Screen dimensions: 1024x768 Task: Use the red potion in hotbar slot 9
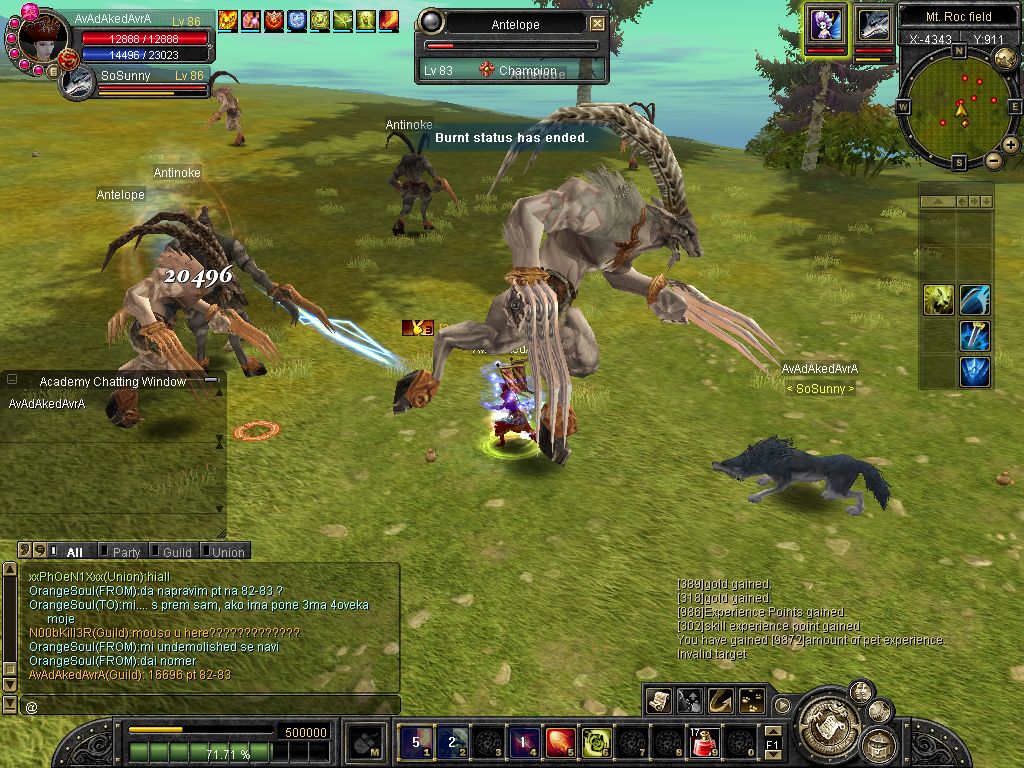coord(704,742)
